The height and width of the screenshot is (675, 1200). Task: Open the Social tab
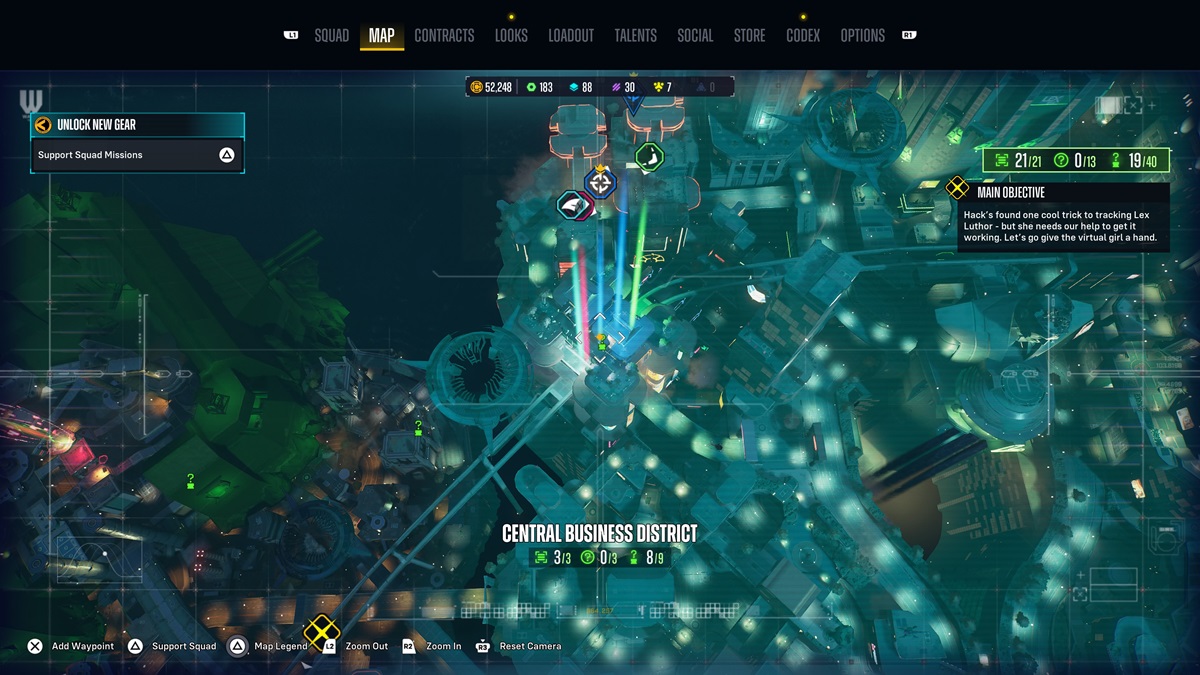point(695,36)
